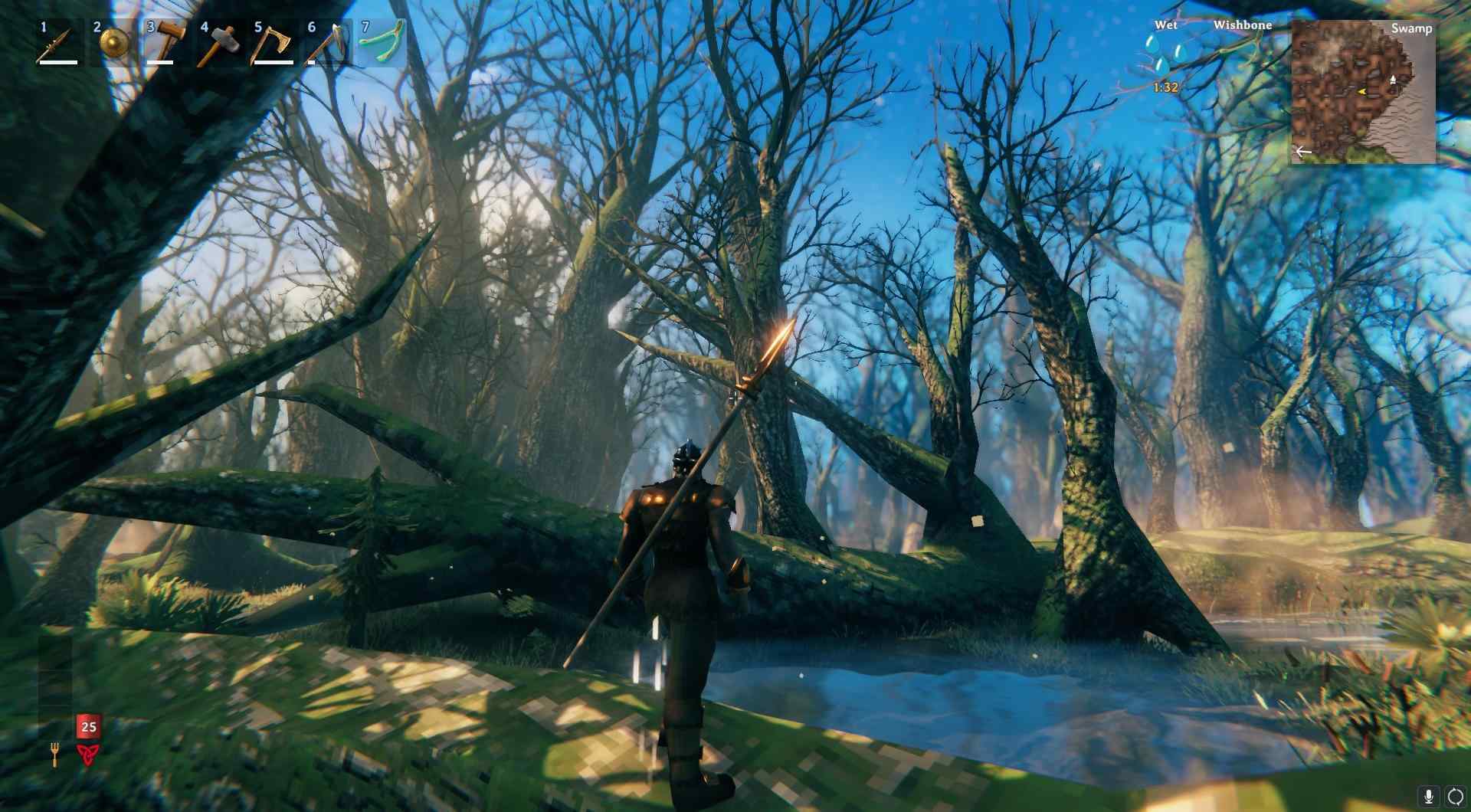The image size is (1471, 812).
Task: Click the Swamp biome label above the minimap
Action: pos(1412,28)
